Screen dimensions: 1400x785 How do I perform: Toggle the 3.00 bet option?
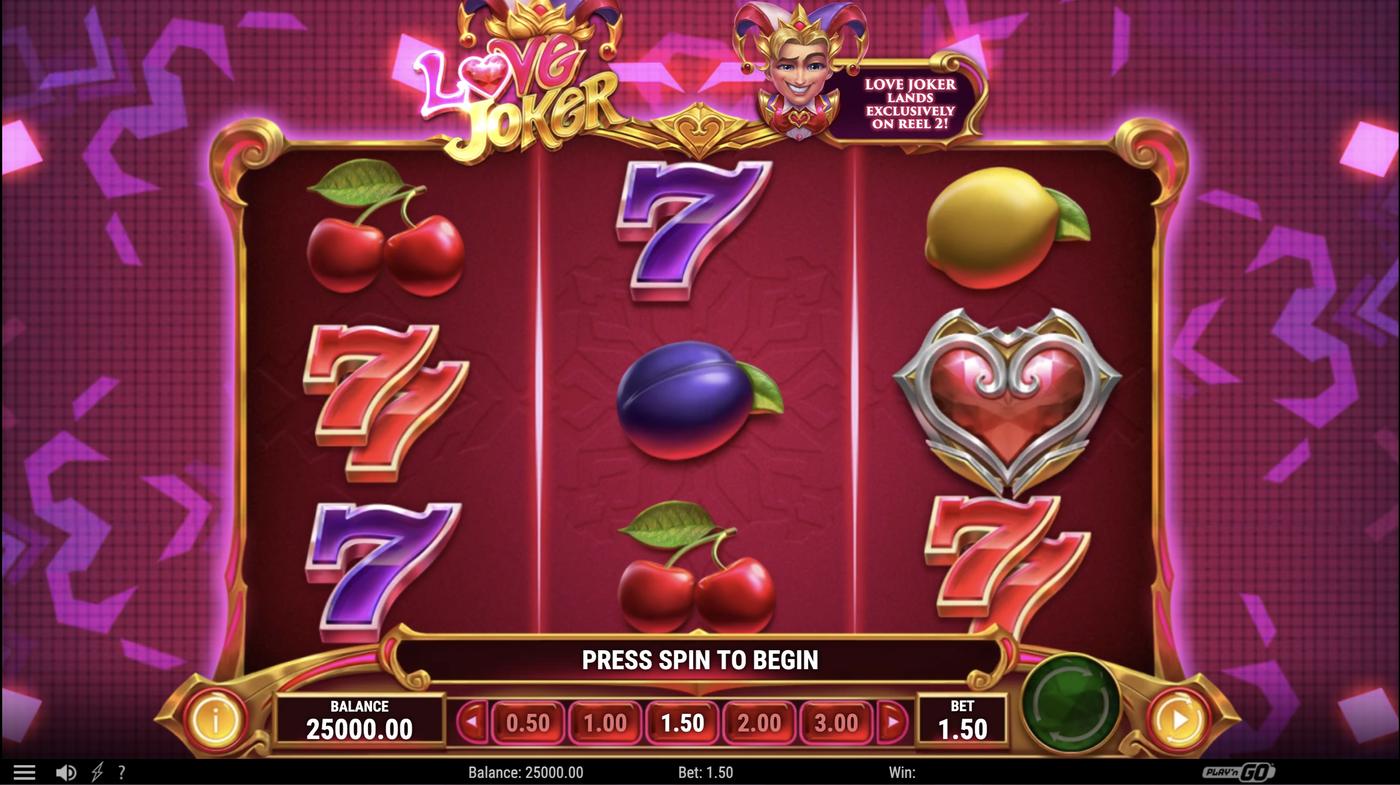pyautogui.click(x=834, y=721)
